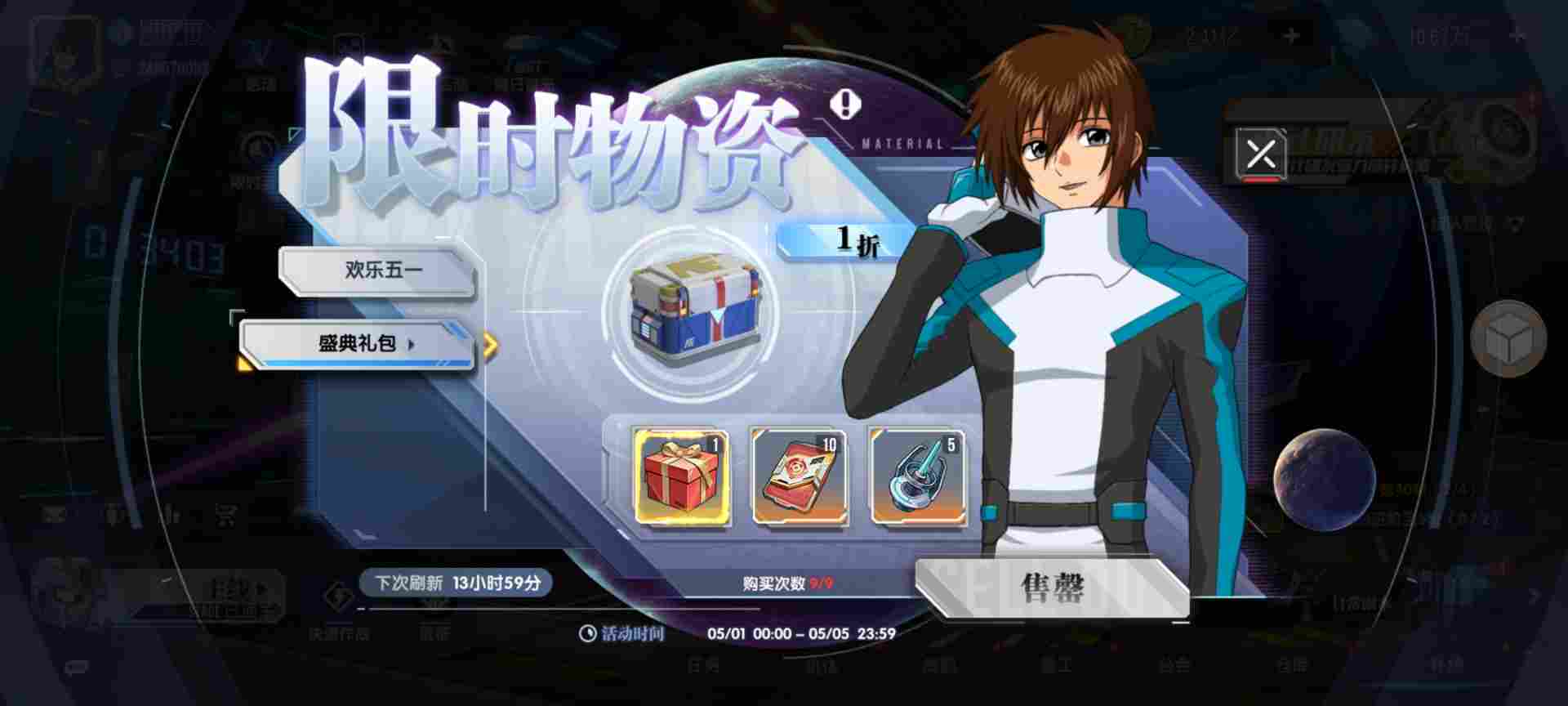Tap the 下次刷新 refresh timer pill
The height and width of the screenshot is (706, 1568).
point(457,582)
